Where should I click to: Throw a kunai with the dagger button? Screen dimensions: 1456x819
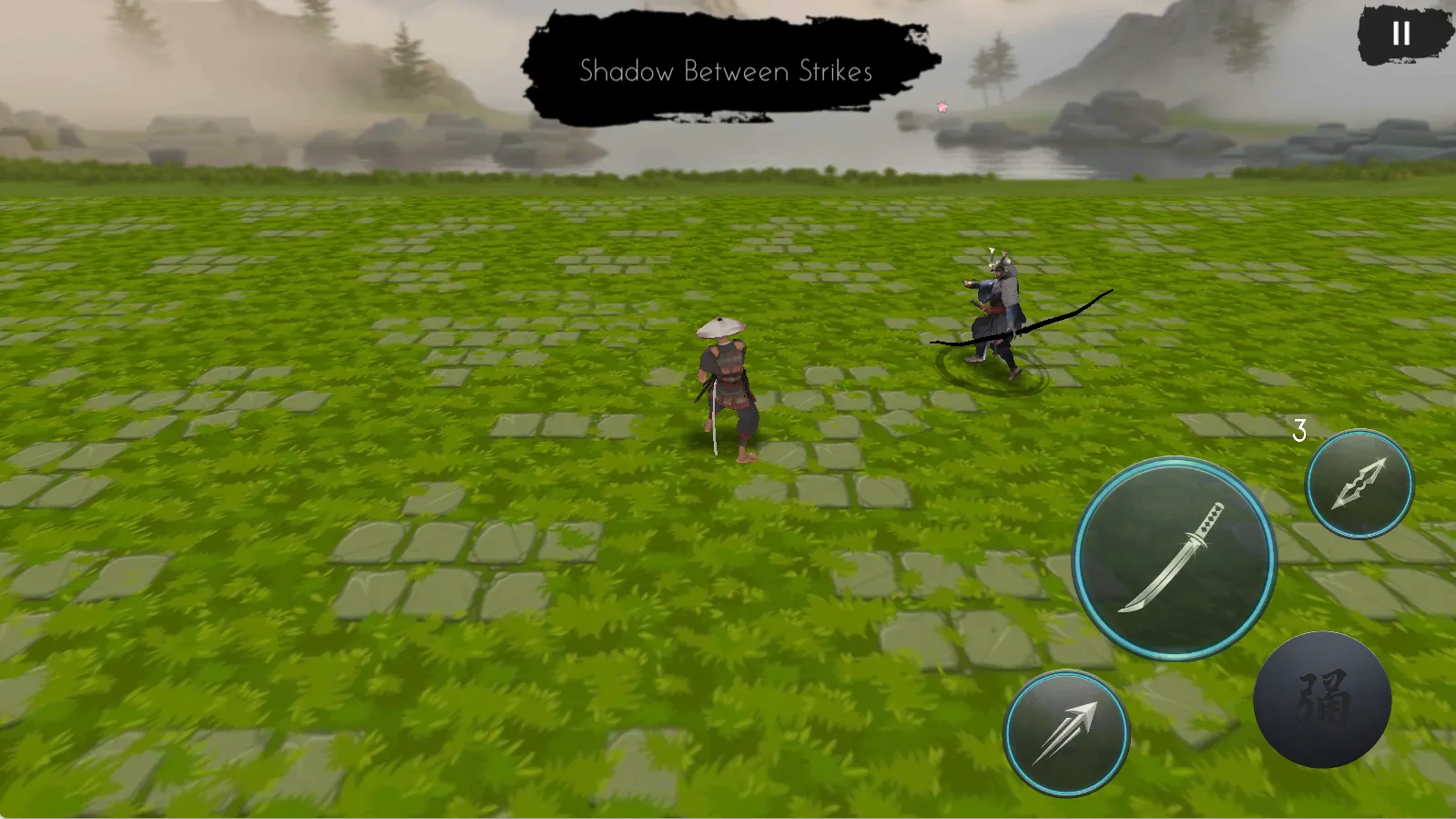(x=1359, y=484)
